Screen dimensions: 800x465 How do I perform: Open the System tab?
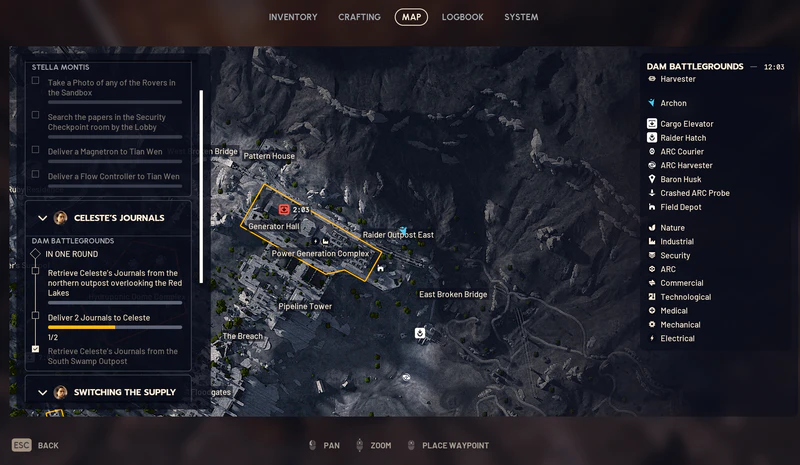(521, 17)
